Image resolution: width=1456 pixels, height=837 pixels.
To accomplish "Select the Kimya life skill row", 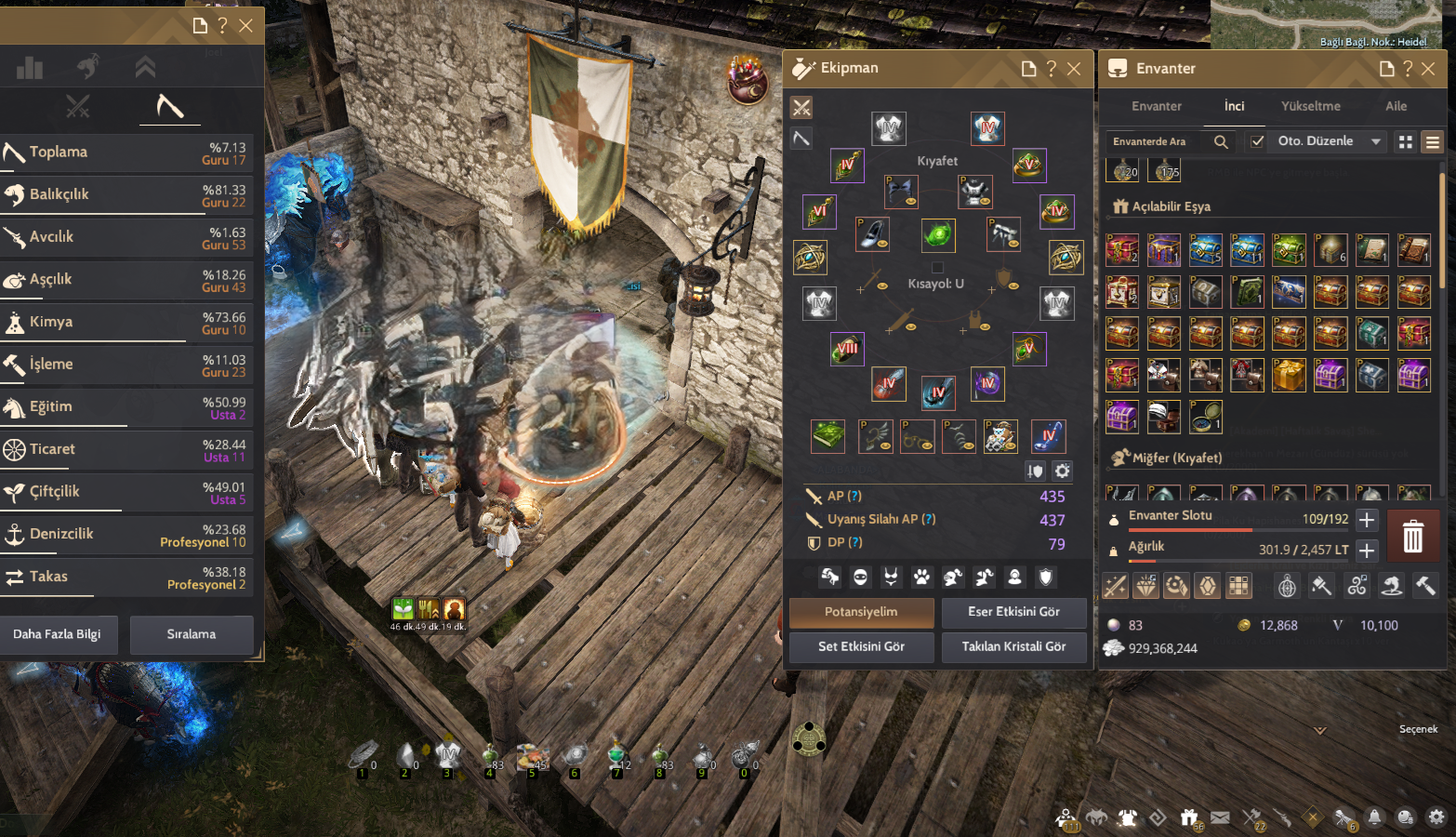I will click(130, 322).
